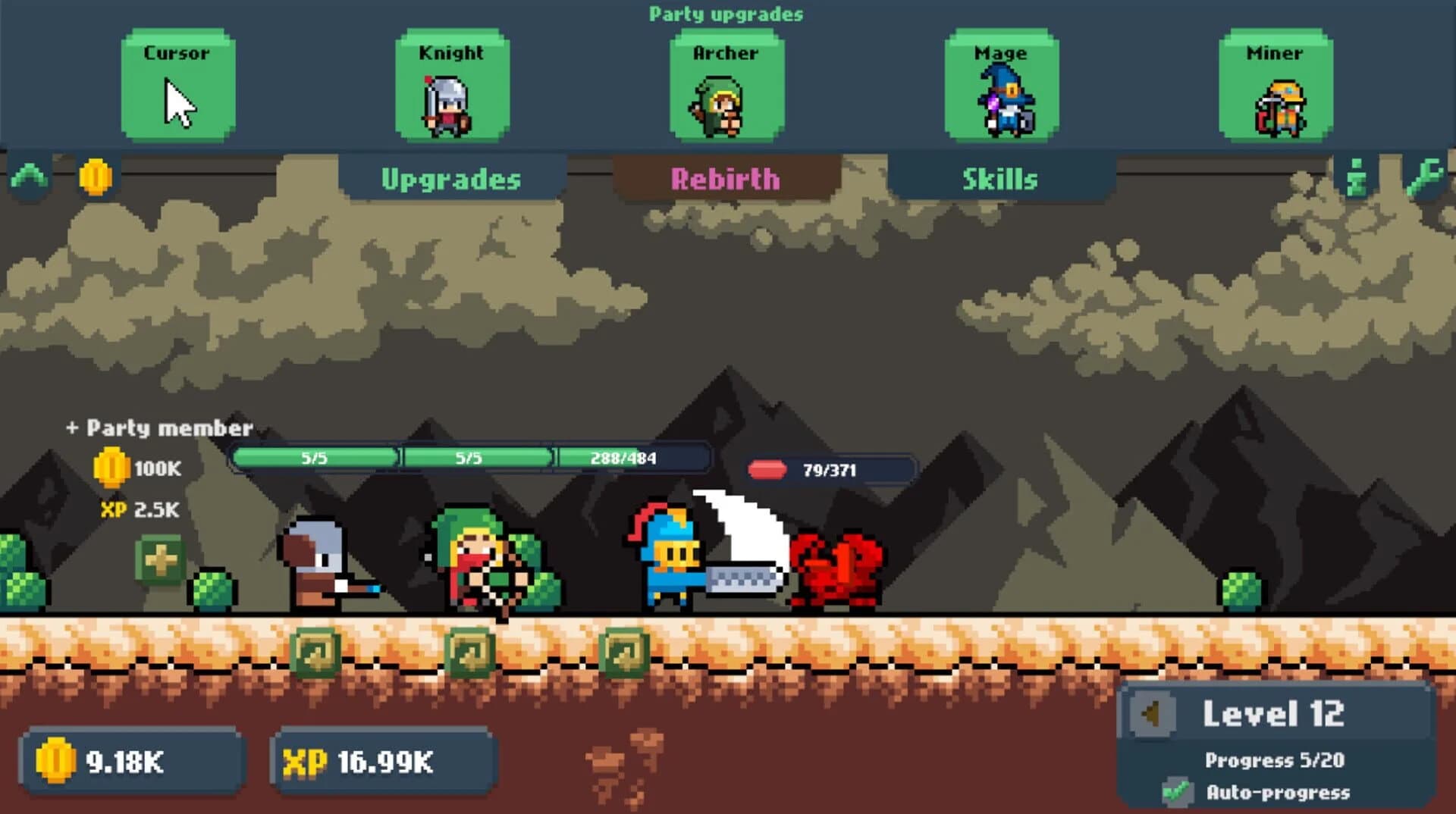Viewport: 1456px width, 814px height.
Task: Switch to the Rebirth tab
Action: click(x=726, y=180)
